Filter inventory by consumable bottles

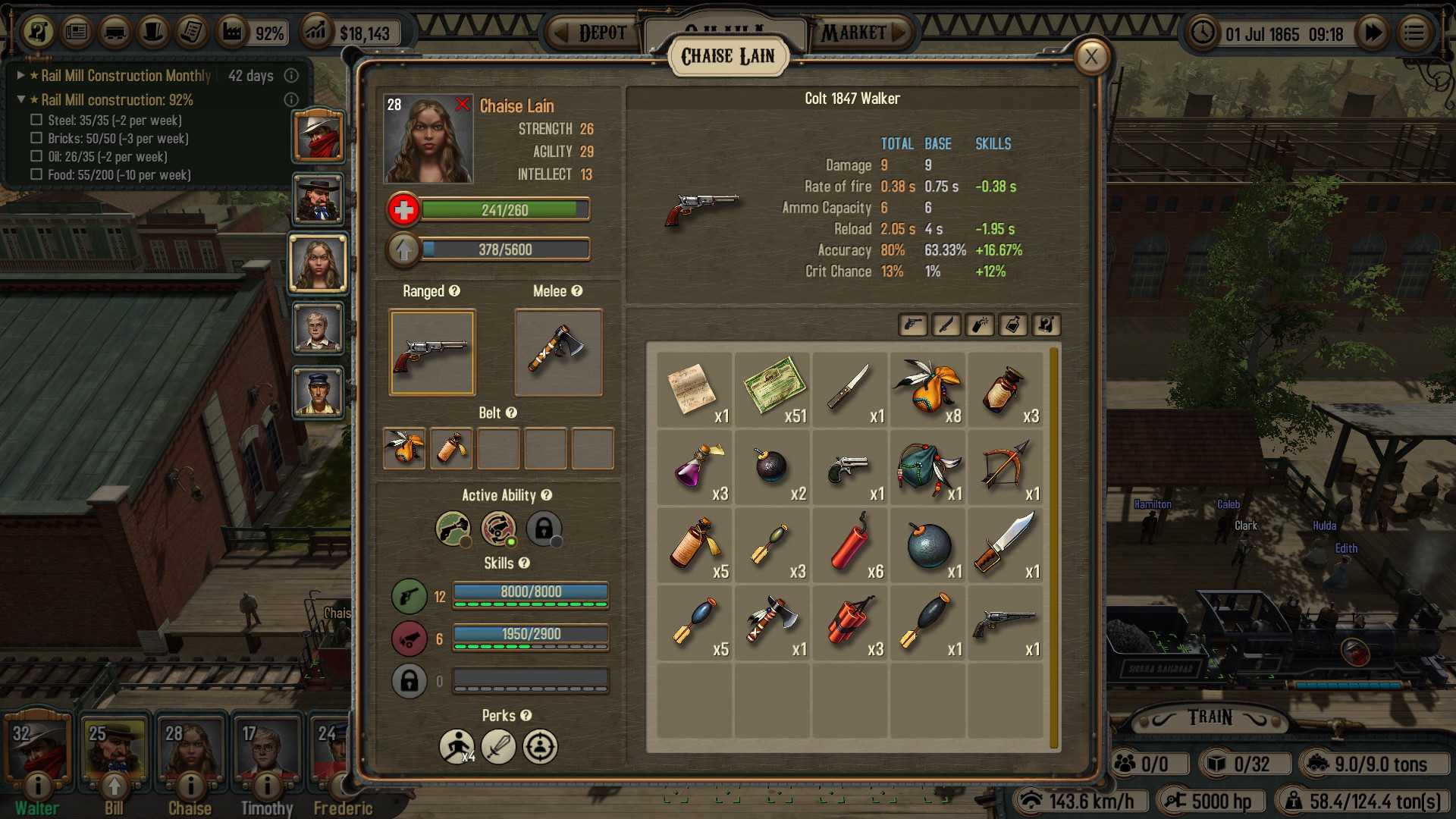click(x=1013, y=325)
